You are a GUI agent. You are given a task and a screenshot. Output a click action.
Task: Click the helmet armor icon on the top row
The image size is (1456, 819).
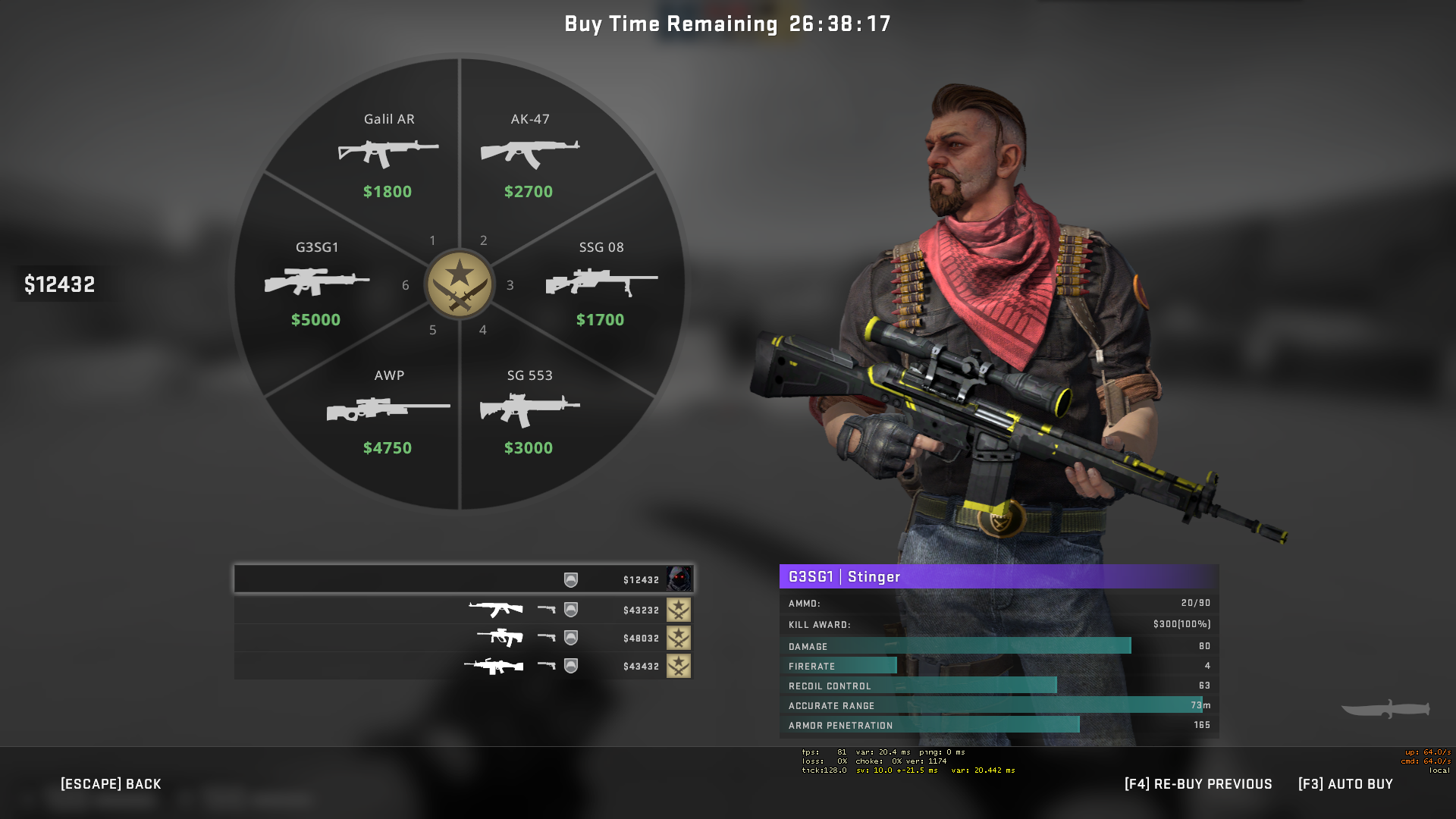click(x=573, y=579)
